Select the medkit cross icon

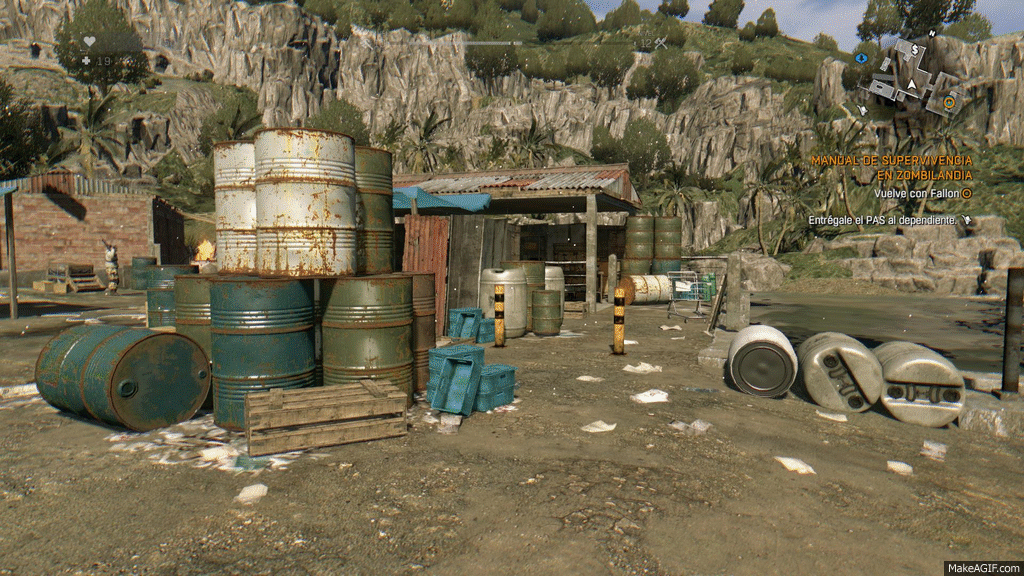[x=86, y=61]
